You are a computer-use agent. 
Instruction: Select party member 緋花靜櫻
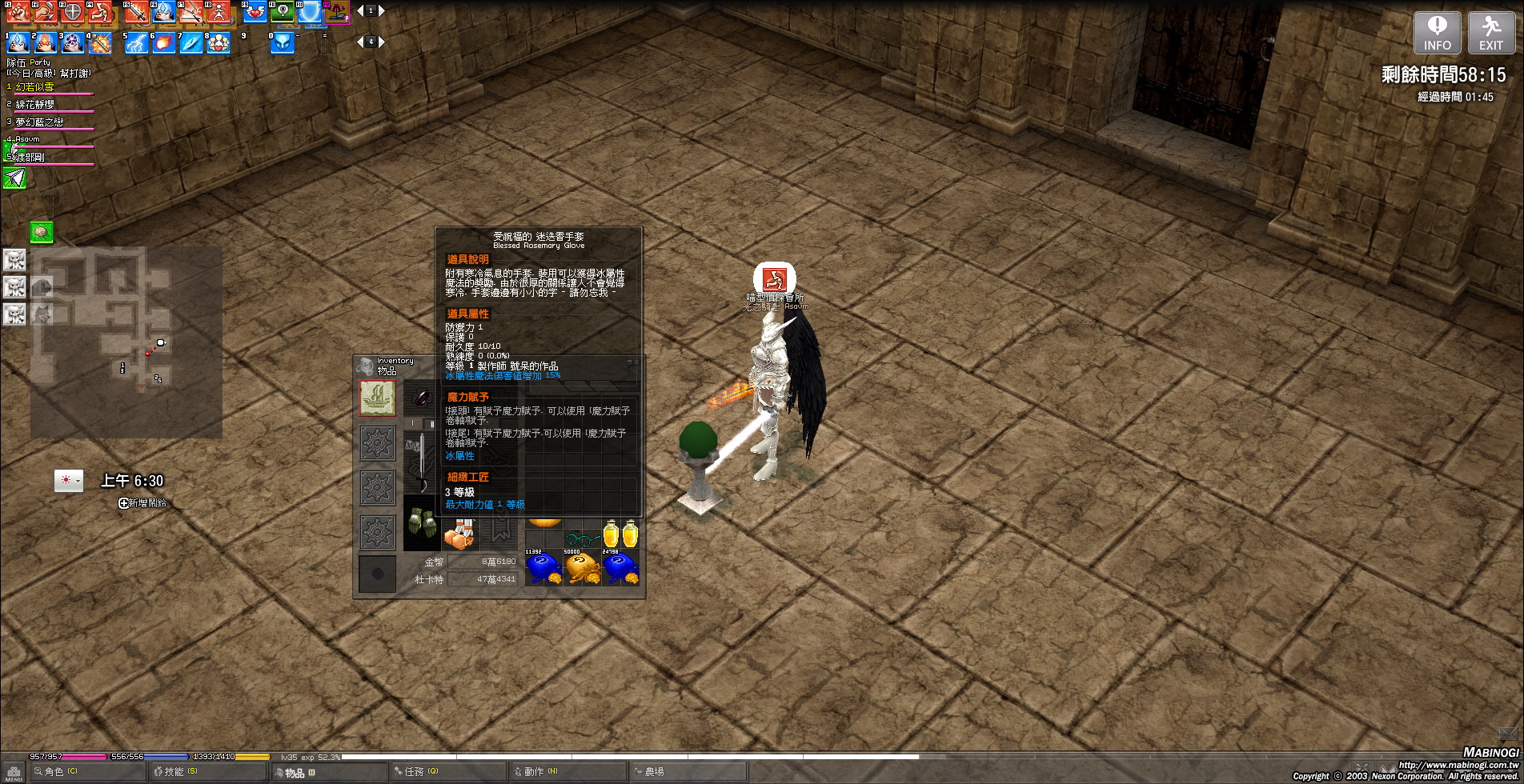click(35, 105)
